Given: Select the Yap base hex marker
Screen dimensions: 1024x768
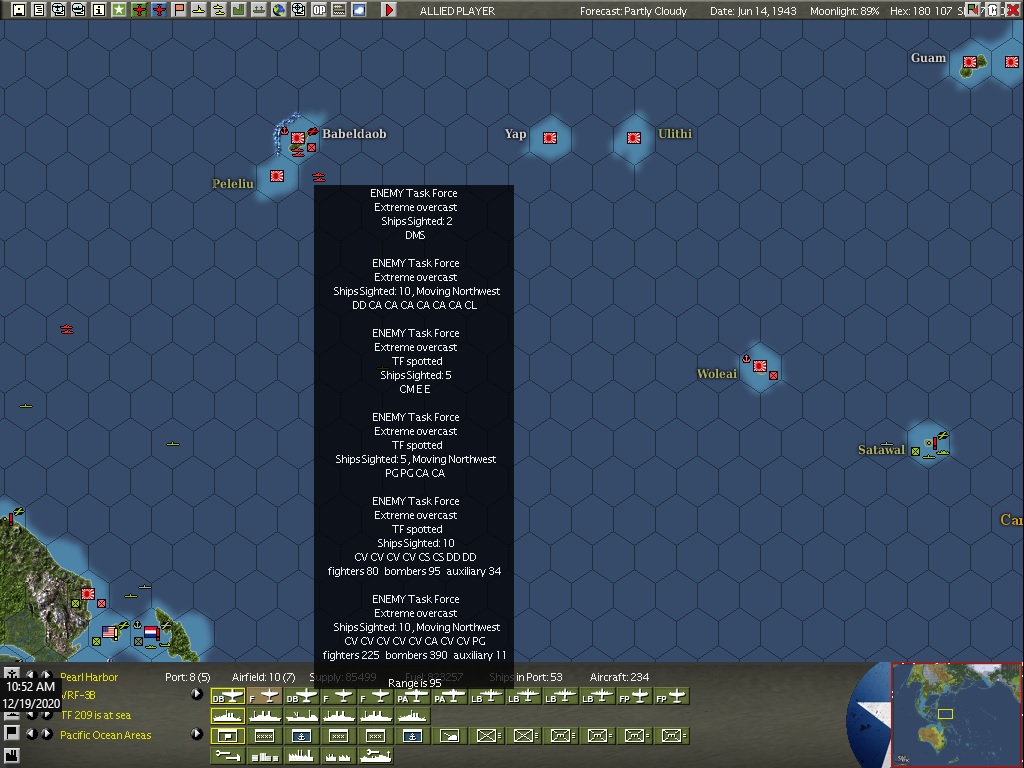Looking at the screenshot, I should [550, 138].
